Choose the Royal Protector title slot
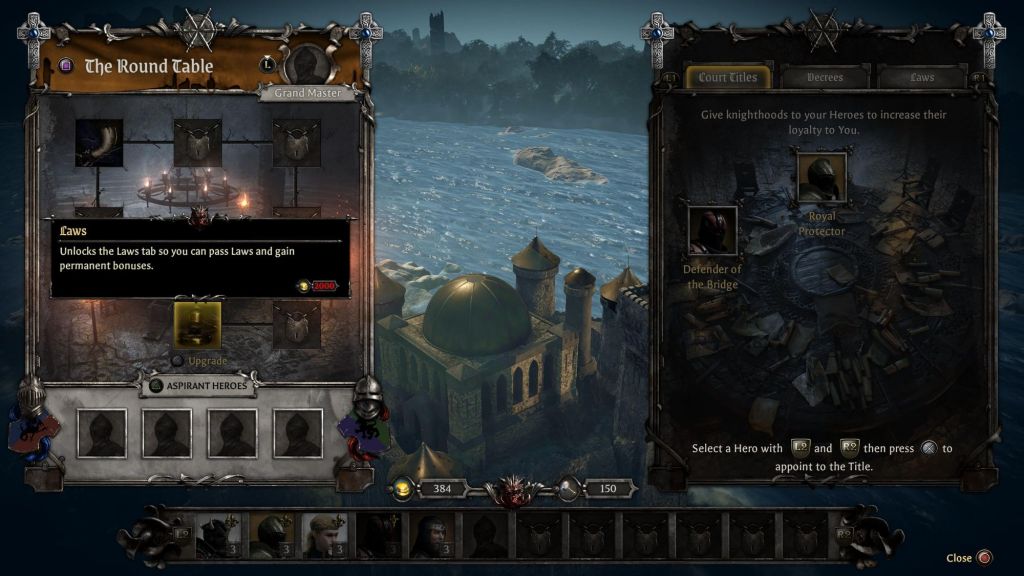1024x576 pixels. point(821,177)
